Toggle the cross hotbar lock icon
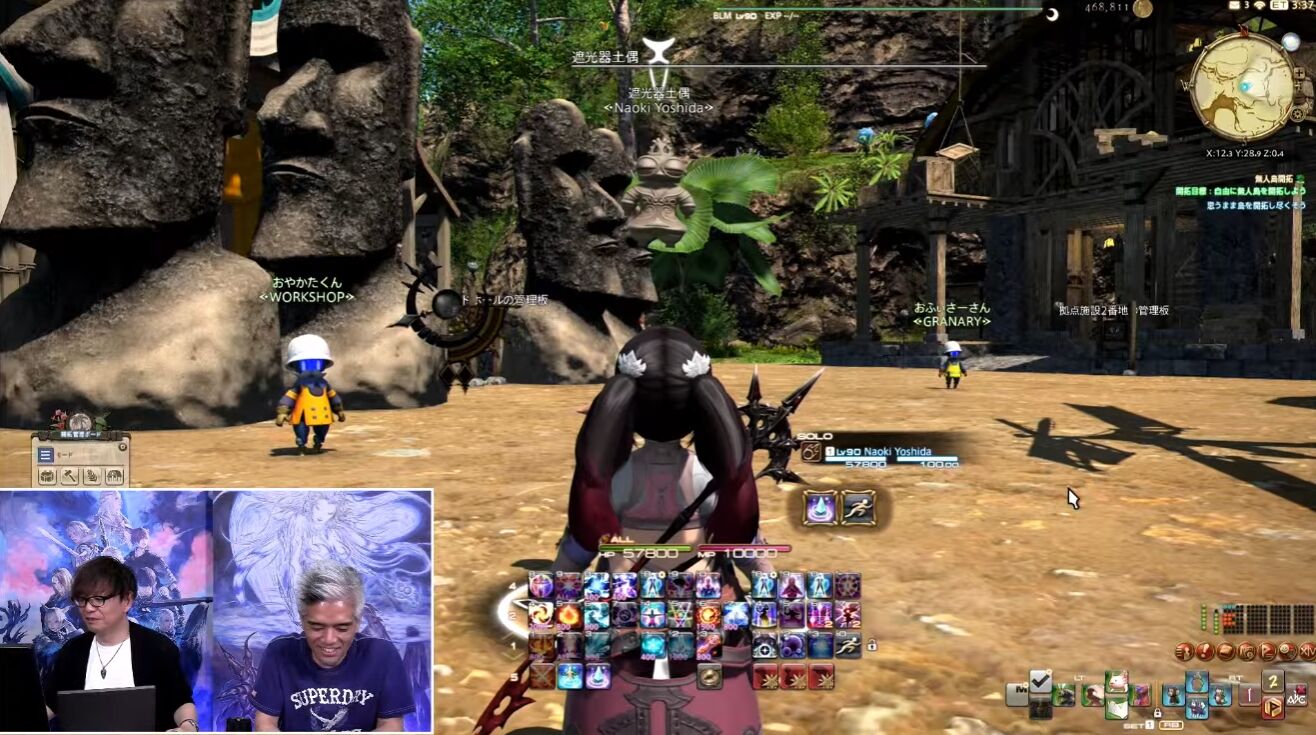 pos(1159,712)
